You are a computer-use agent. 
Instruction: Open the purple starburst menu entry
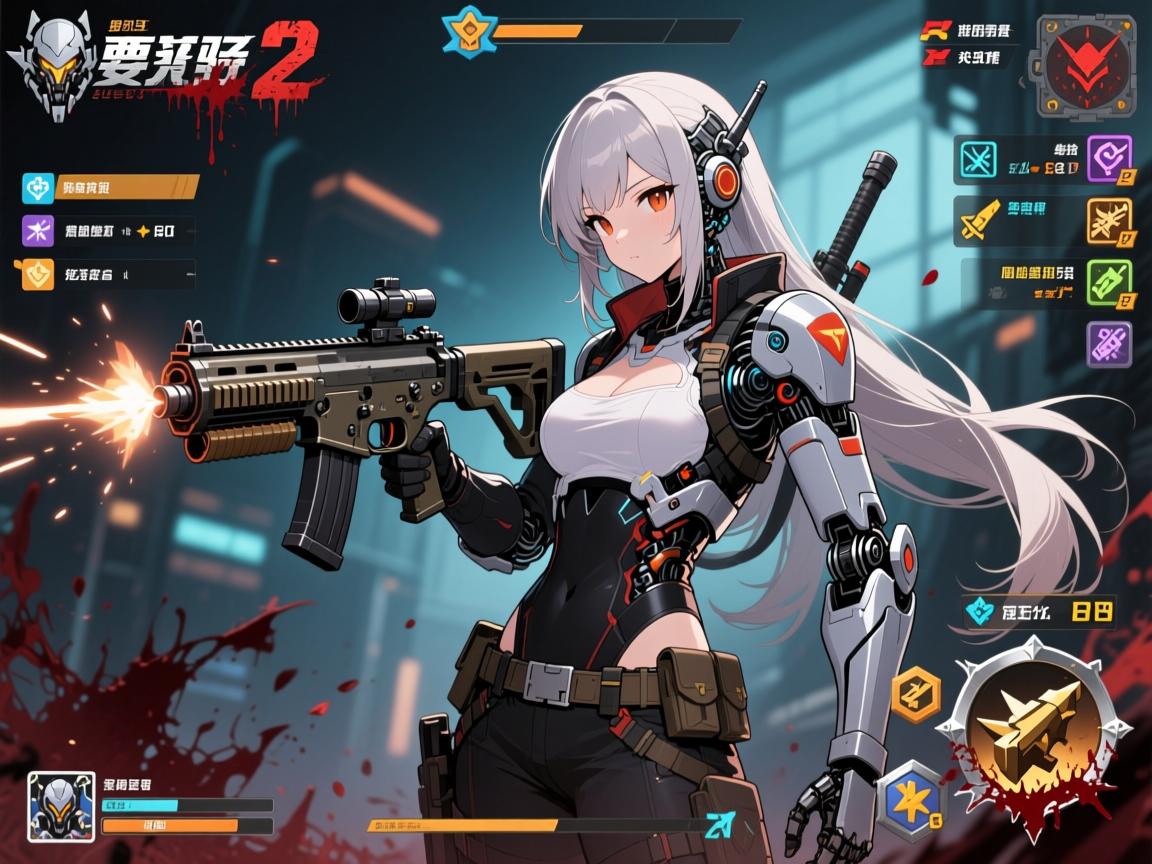[x=37, y=231]
